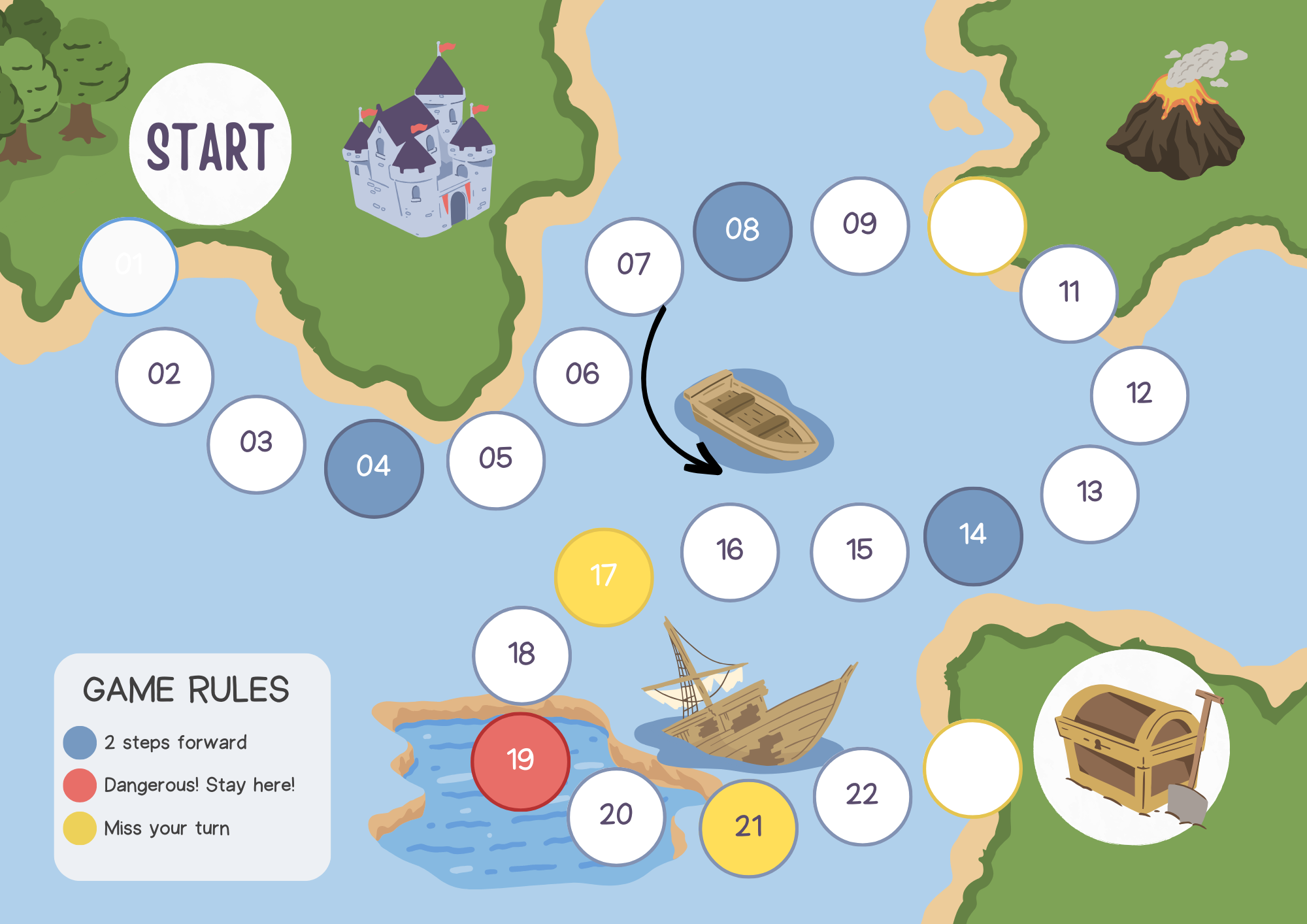The image size is (1307, 924).
Task: Pick board space 09
Action: point(859,226)
